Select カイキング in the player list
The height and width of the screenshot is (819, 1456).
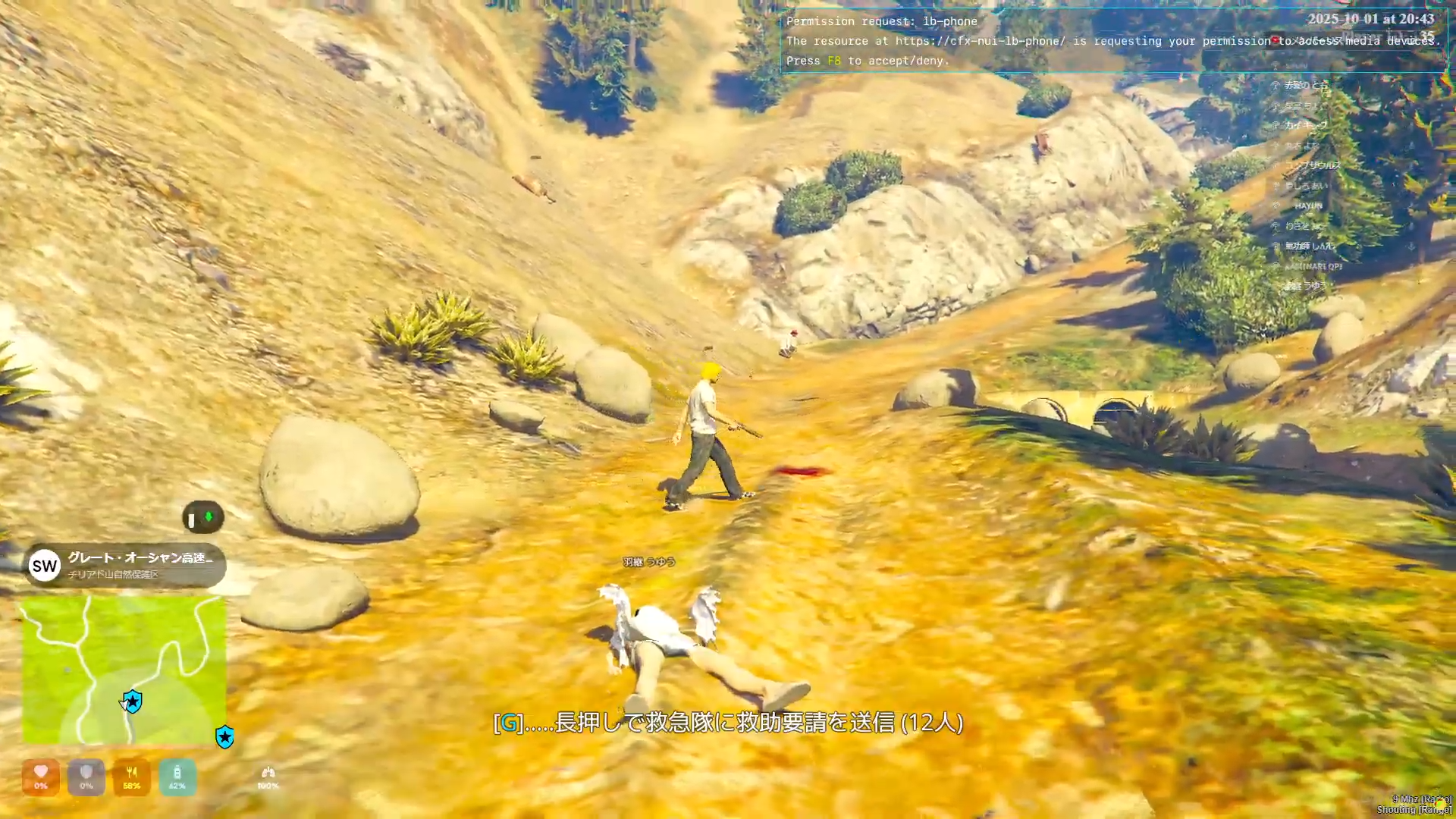(x=1305, y=125)
